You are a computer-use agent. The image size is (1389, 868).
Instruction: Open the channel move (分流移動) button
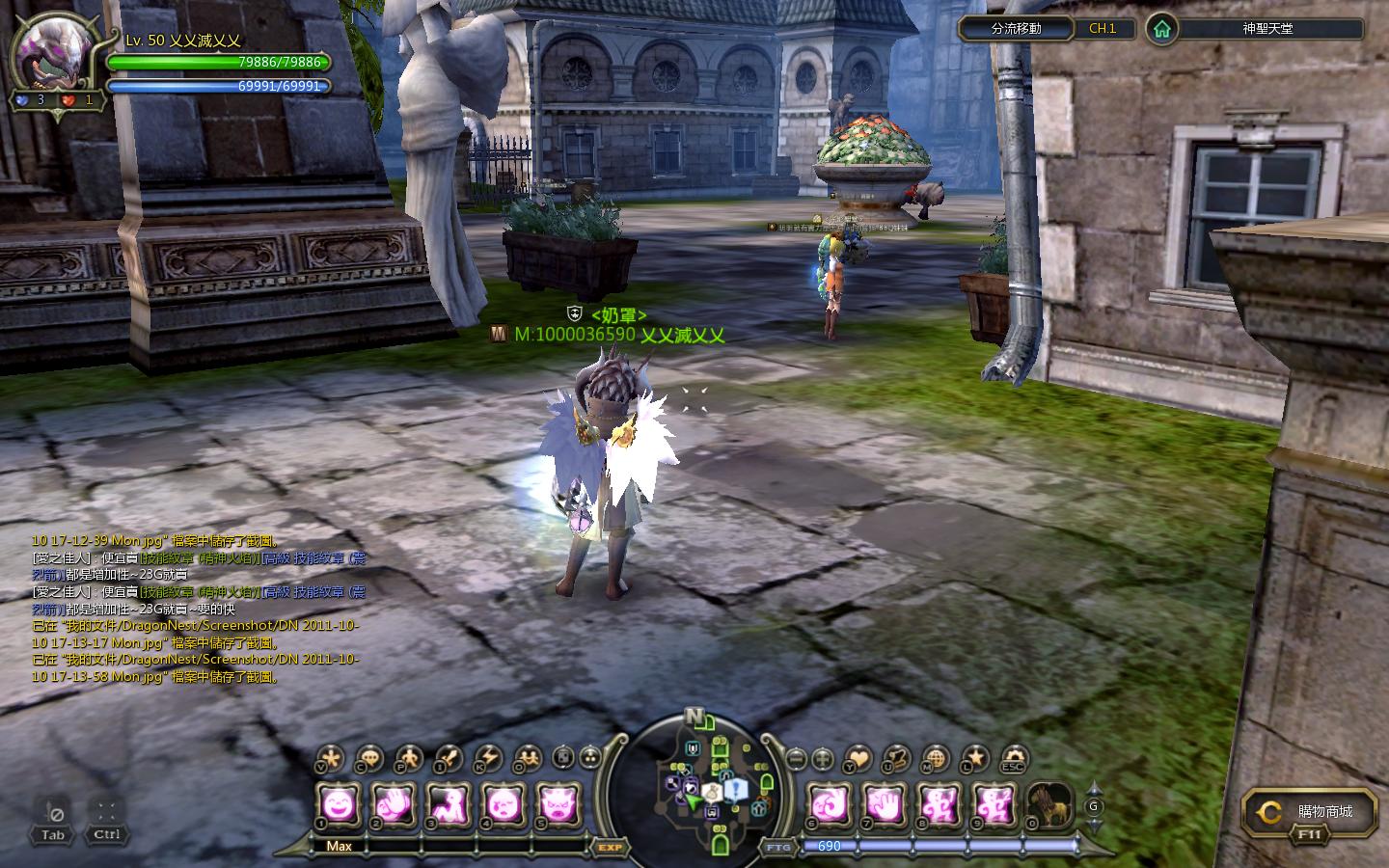click(x=1017, y=29)
